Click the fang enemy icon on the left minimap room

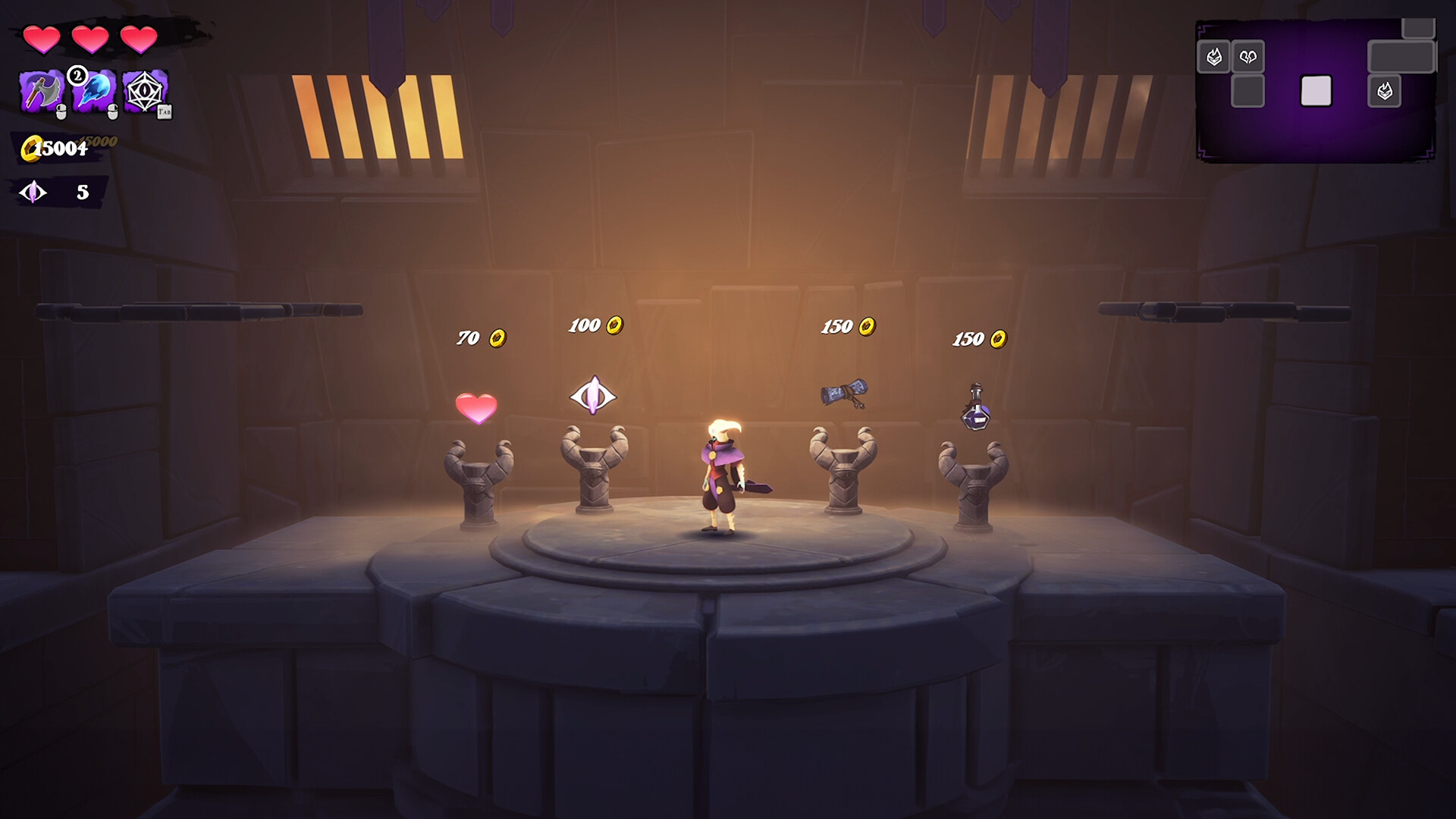[x=1214, y=55]
